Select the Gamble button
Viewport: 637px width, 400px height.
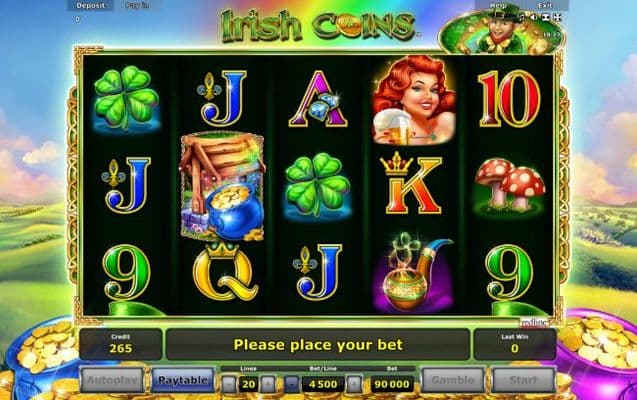(453, 380)
